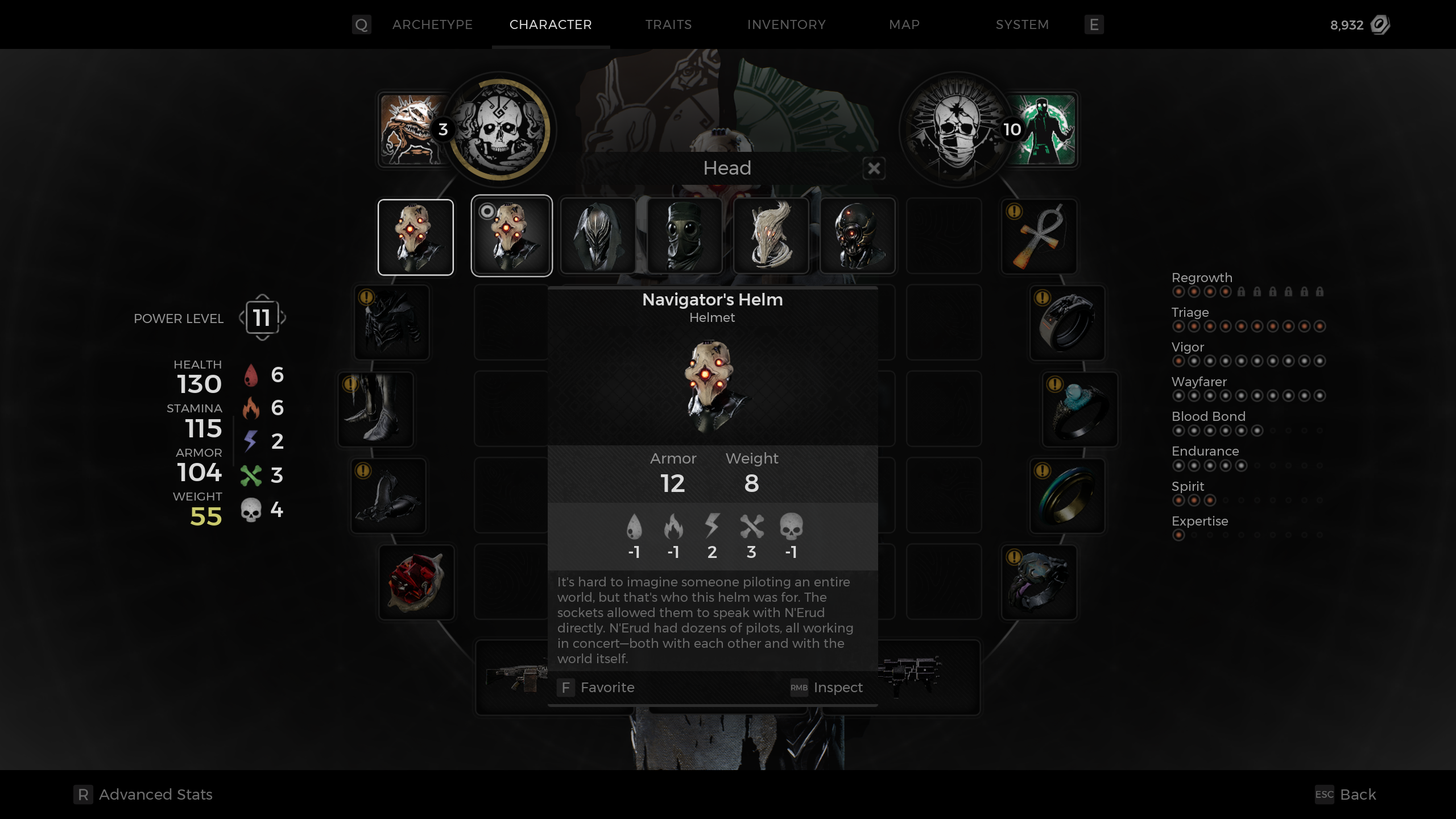Open the plague doctor style helmet
The image size is (1456, 819).
(684, 235)
